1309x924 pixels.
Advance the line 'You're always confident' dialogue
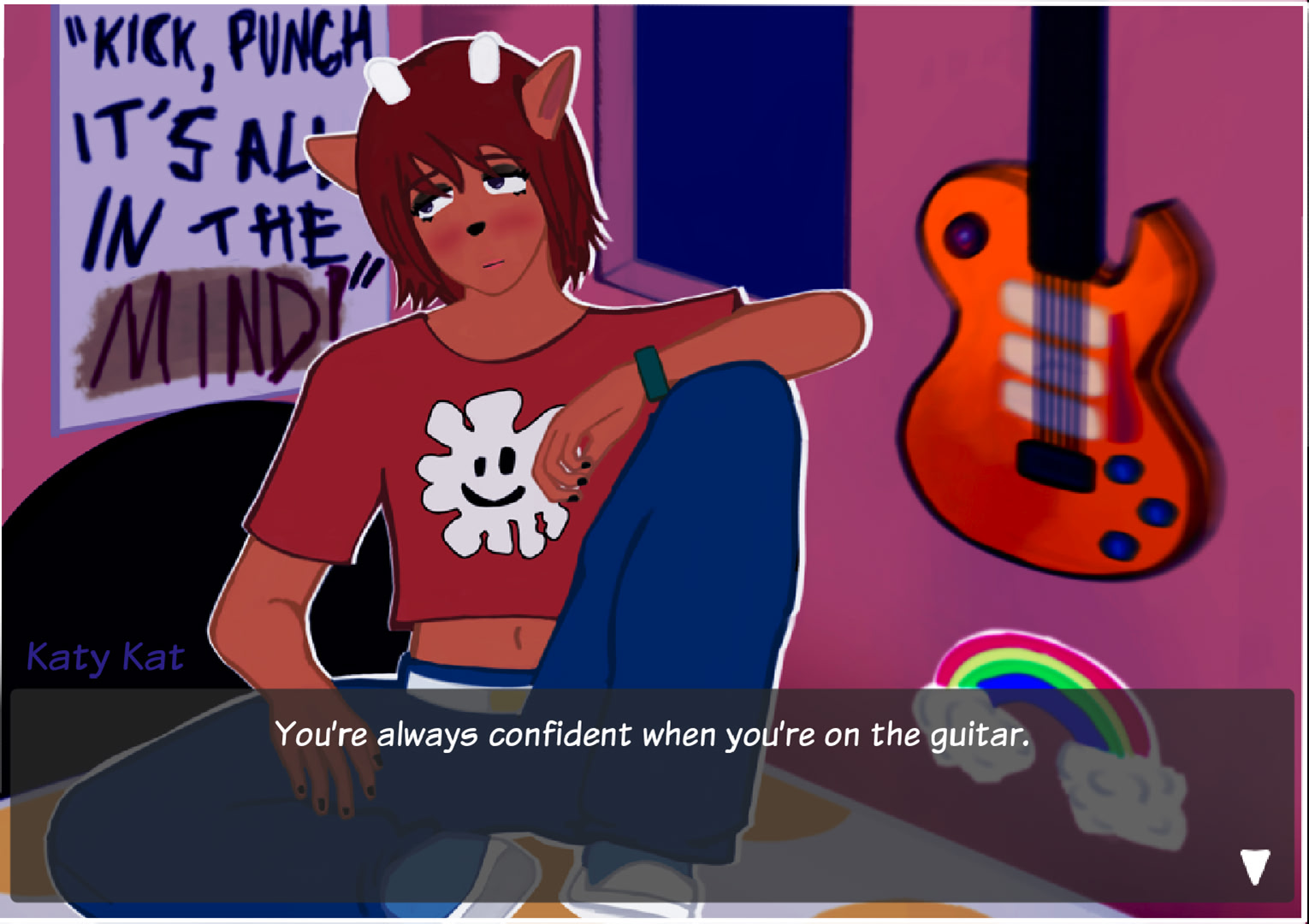coord(654,732)
